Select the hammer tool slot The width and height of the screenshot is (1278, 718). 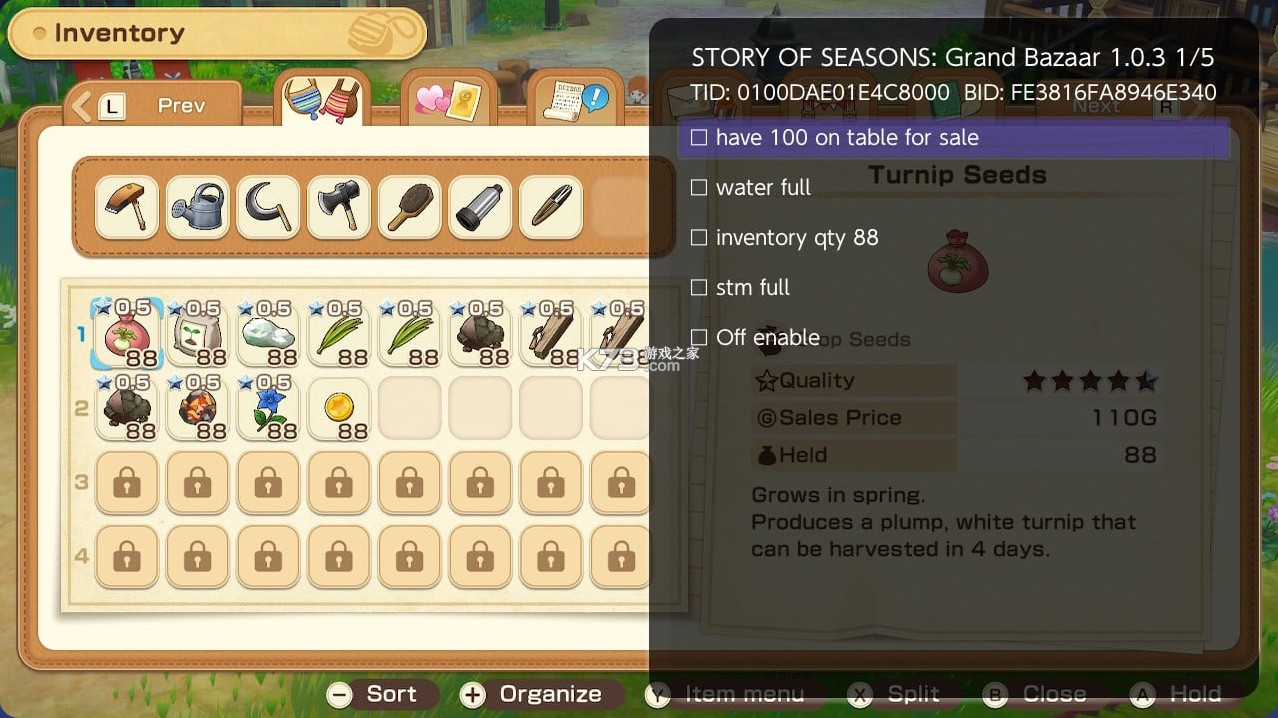(128, 208)
